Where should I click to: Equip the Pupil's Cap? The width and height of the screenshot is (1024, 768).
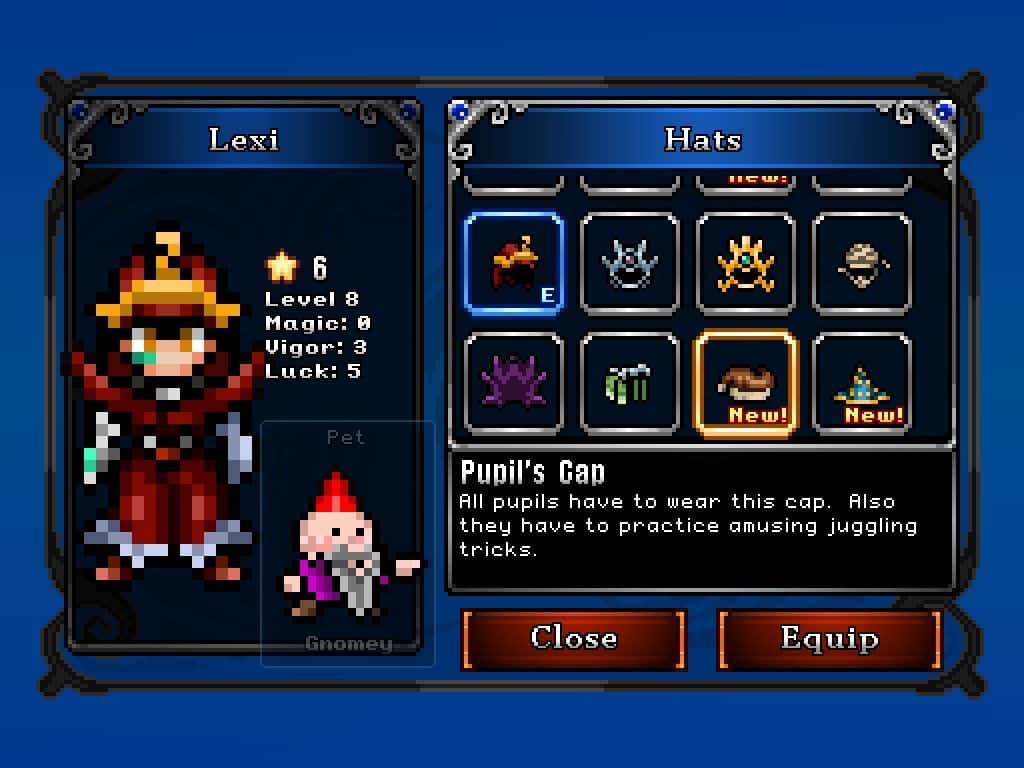pyautogui.click(x=829, y=638)
